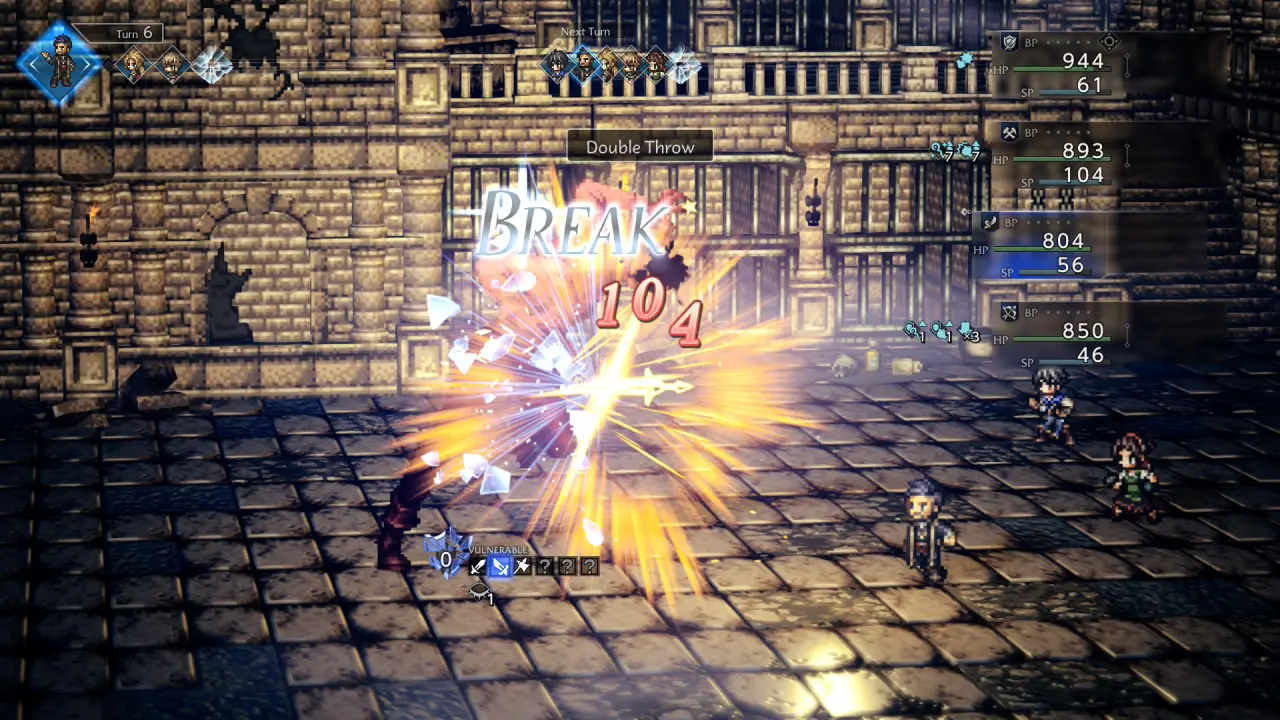The height and width of the screenshot is (720, 1280).
Task: Click the axe weakness icon
Action: pos(522,567)
